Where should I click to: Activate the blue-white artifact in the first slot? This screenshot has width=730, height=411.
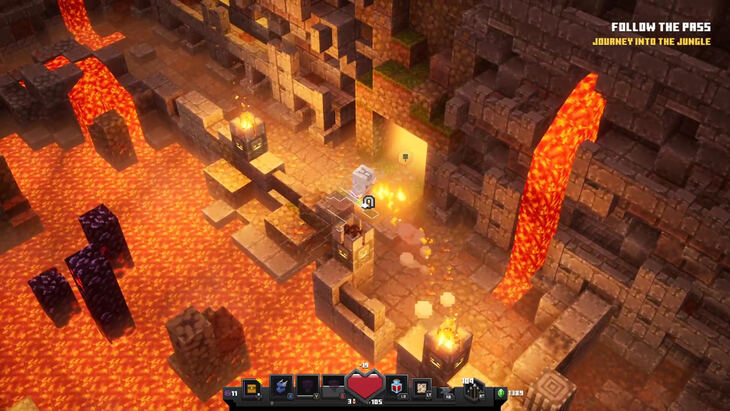[282, 387]
